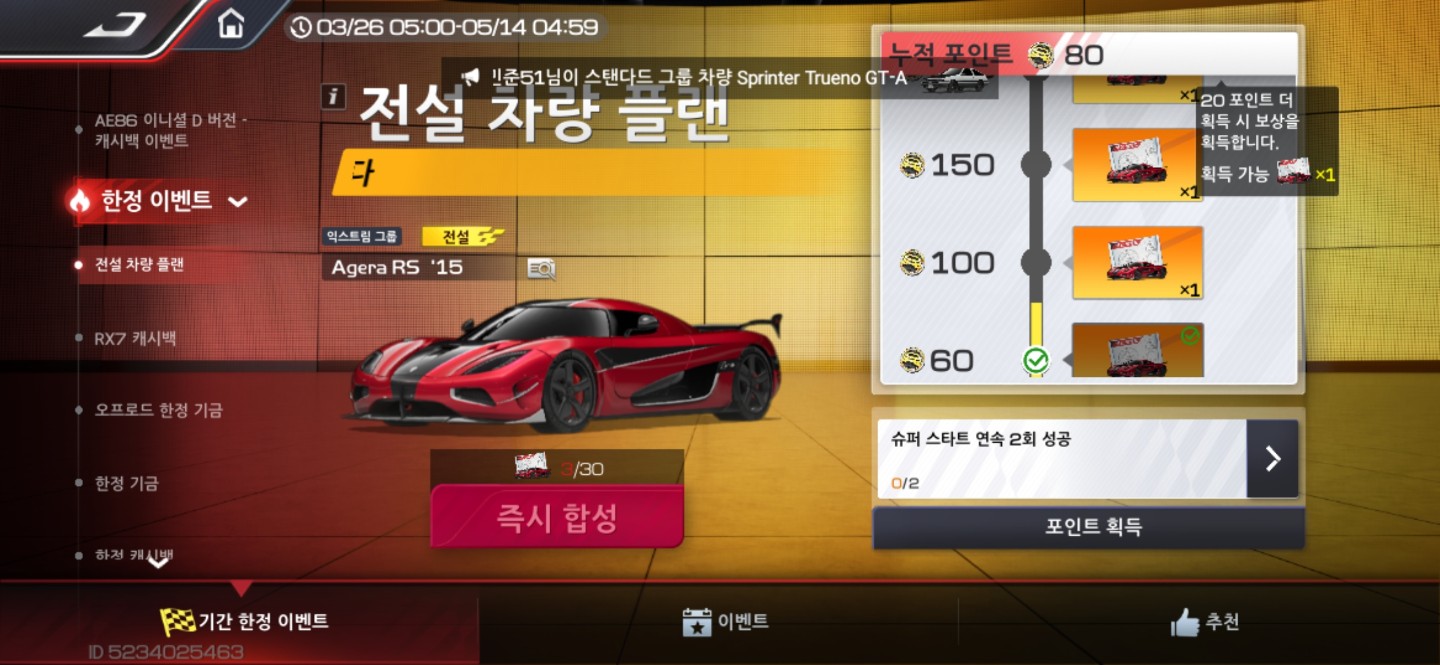The height and width of the screenshot is (665, 1440).
Task: Tap the 즉시 합성 button
Action: (557, 518)
